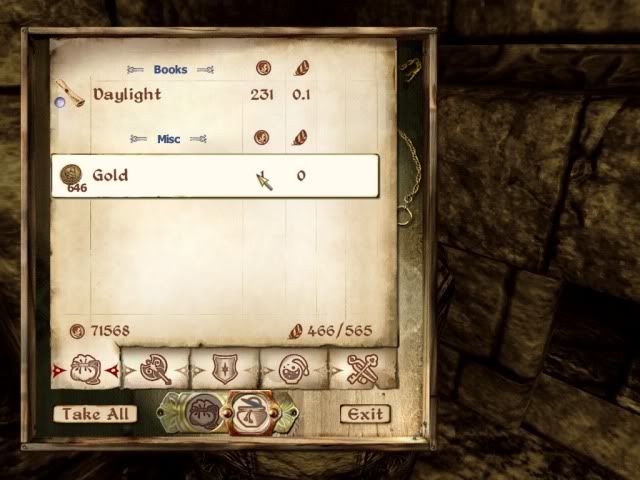Sort the Misc section by weight feather icon
The image size is (640, 480).
(300, 138)
